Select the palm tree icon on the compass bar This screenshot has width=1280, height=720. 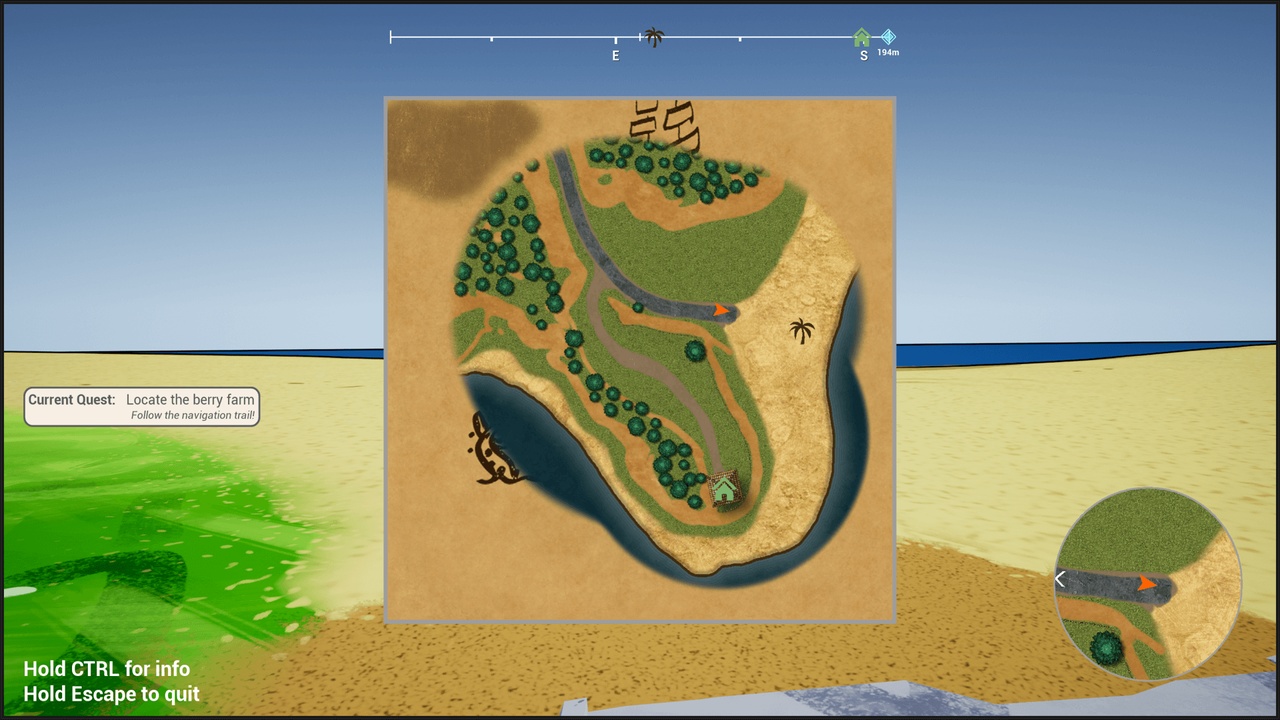pos(655,37)
